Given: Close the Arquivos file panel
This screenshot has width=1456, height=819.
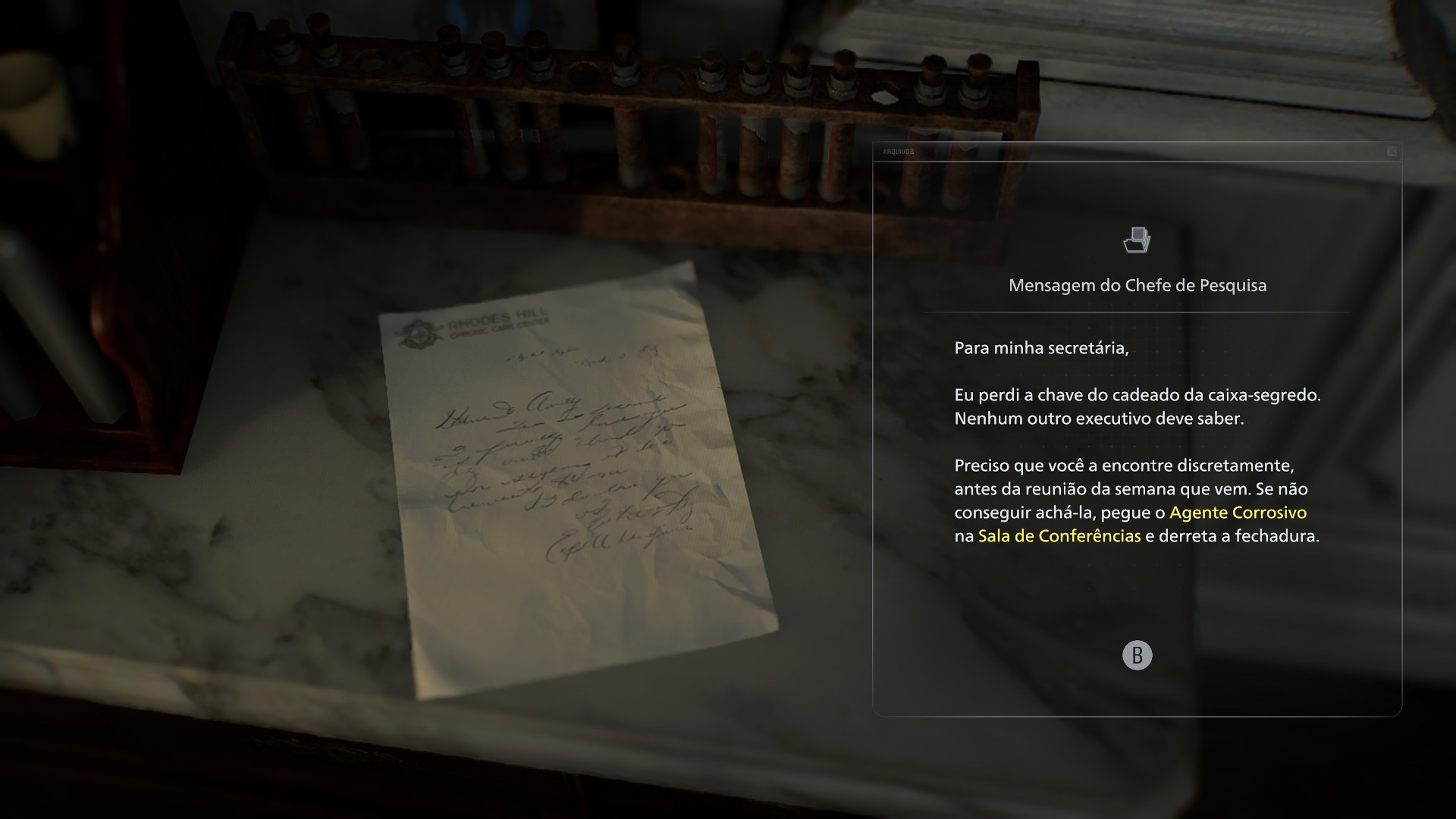Looking at the screenshot, I should coord(1392,152).
